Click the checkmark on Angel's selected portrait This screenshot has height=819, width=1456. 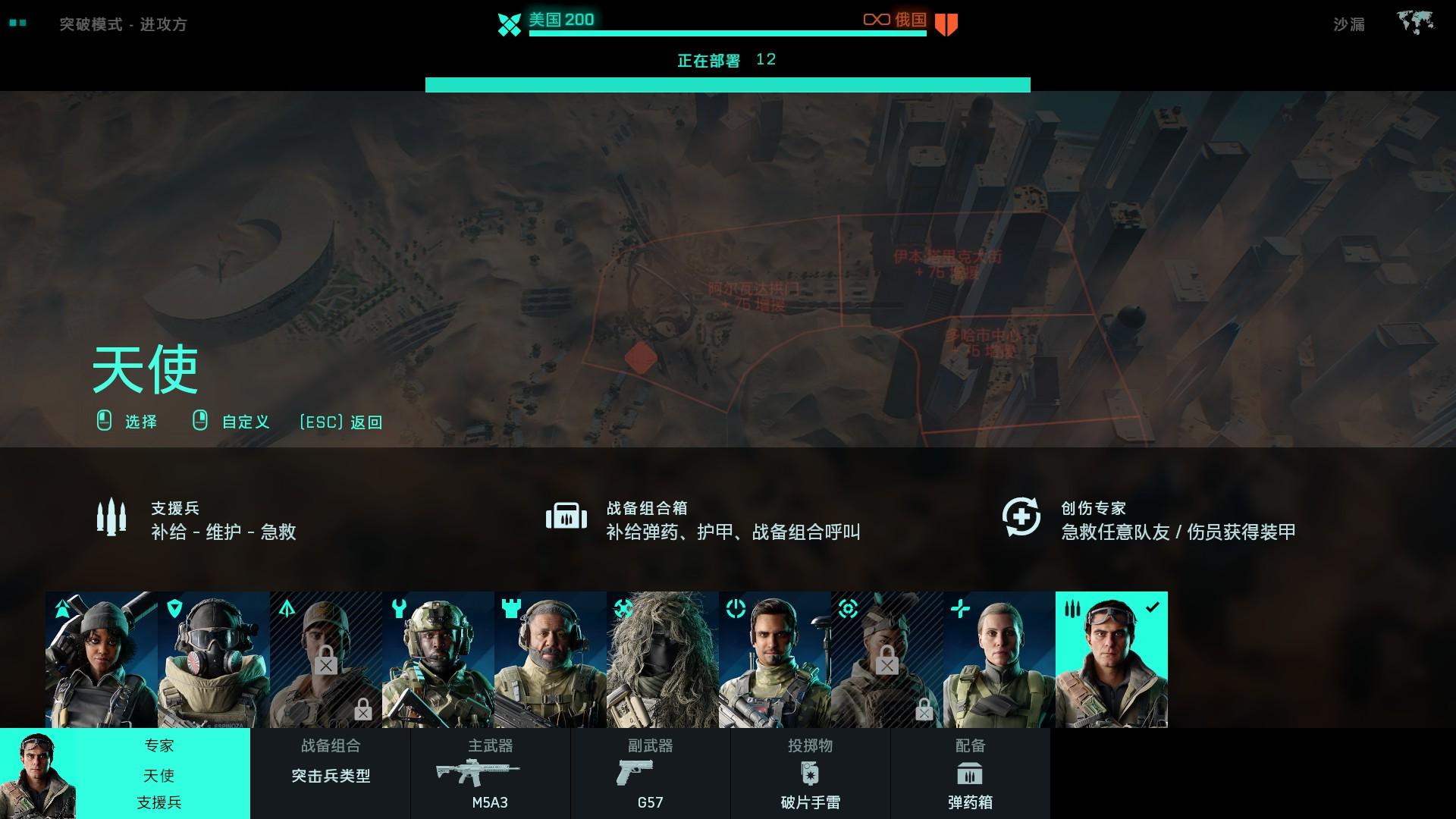coord(1154,607)
